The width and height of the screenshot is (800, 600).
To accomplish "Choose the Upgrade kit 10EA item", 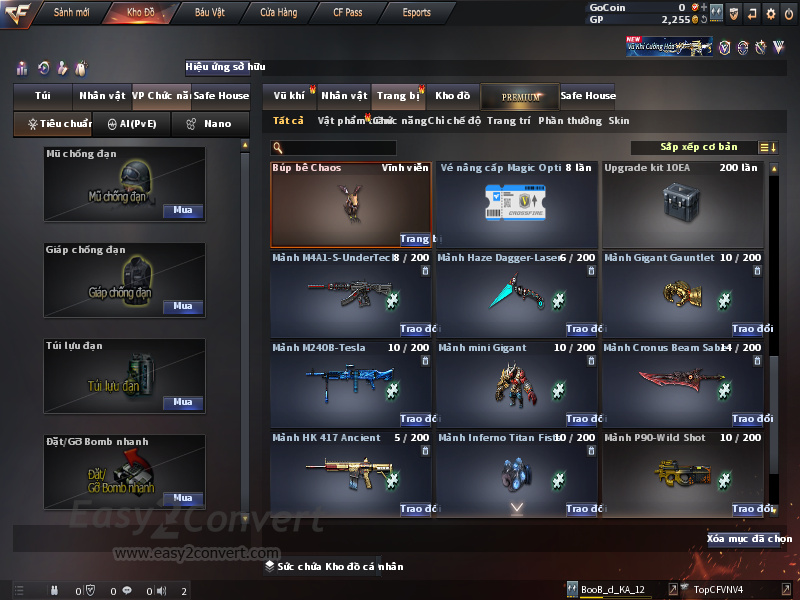I will coord(682,203).
